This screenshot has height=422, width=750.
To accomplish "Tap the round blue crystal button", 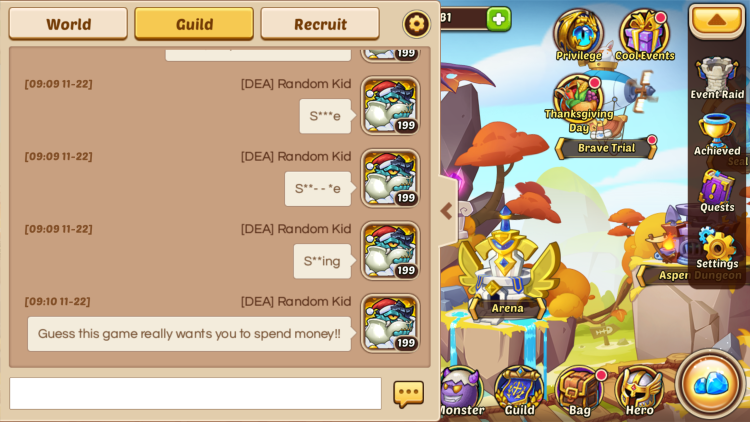I will 710,382.
